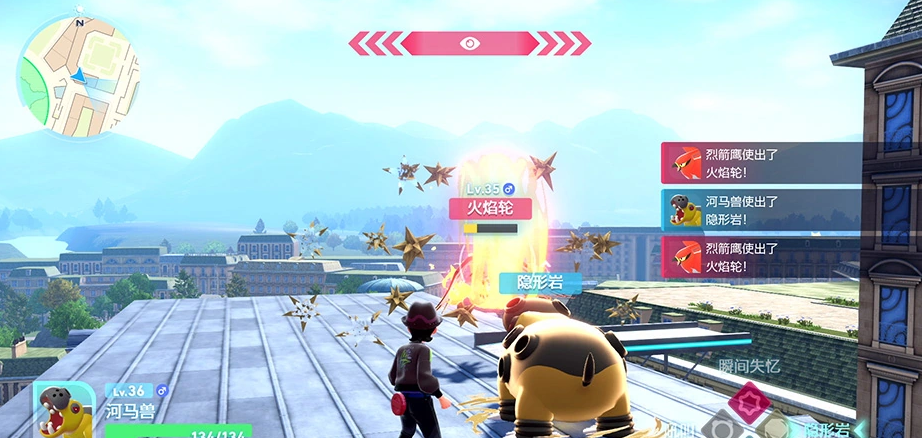The image size is (922, 438).
Task: Choose the 隐形岩 tan move icon
Action: click(x=771, y=430)
